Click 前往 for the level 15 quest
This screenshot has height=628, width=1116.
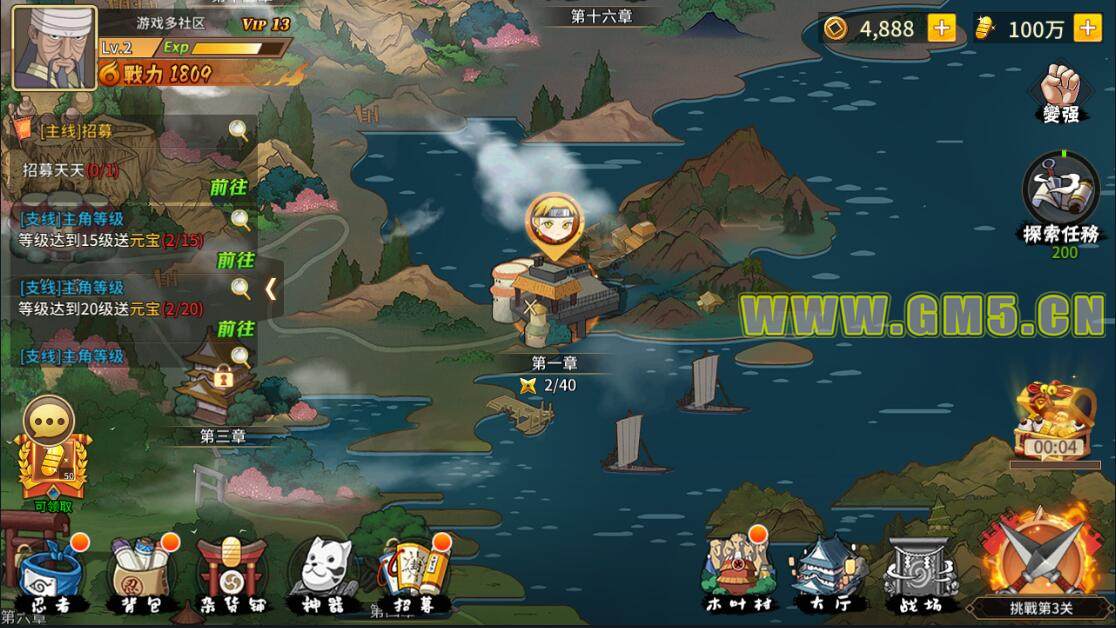(x=236, y=259)
